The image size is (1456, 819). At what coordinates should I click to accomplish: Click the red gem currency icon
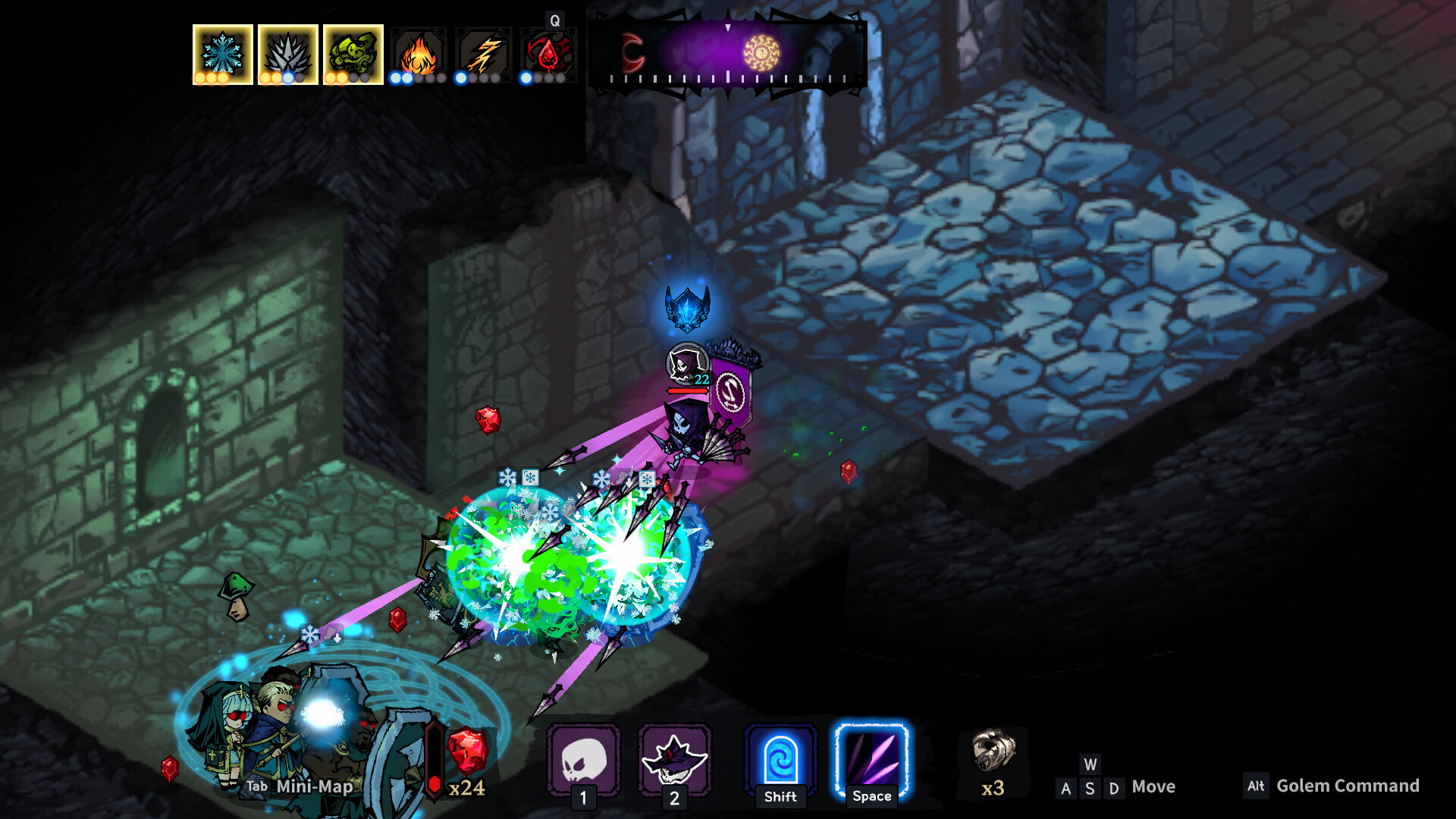[x=468, y=750]
